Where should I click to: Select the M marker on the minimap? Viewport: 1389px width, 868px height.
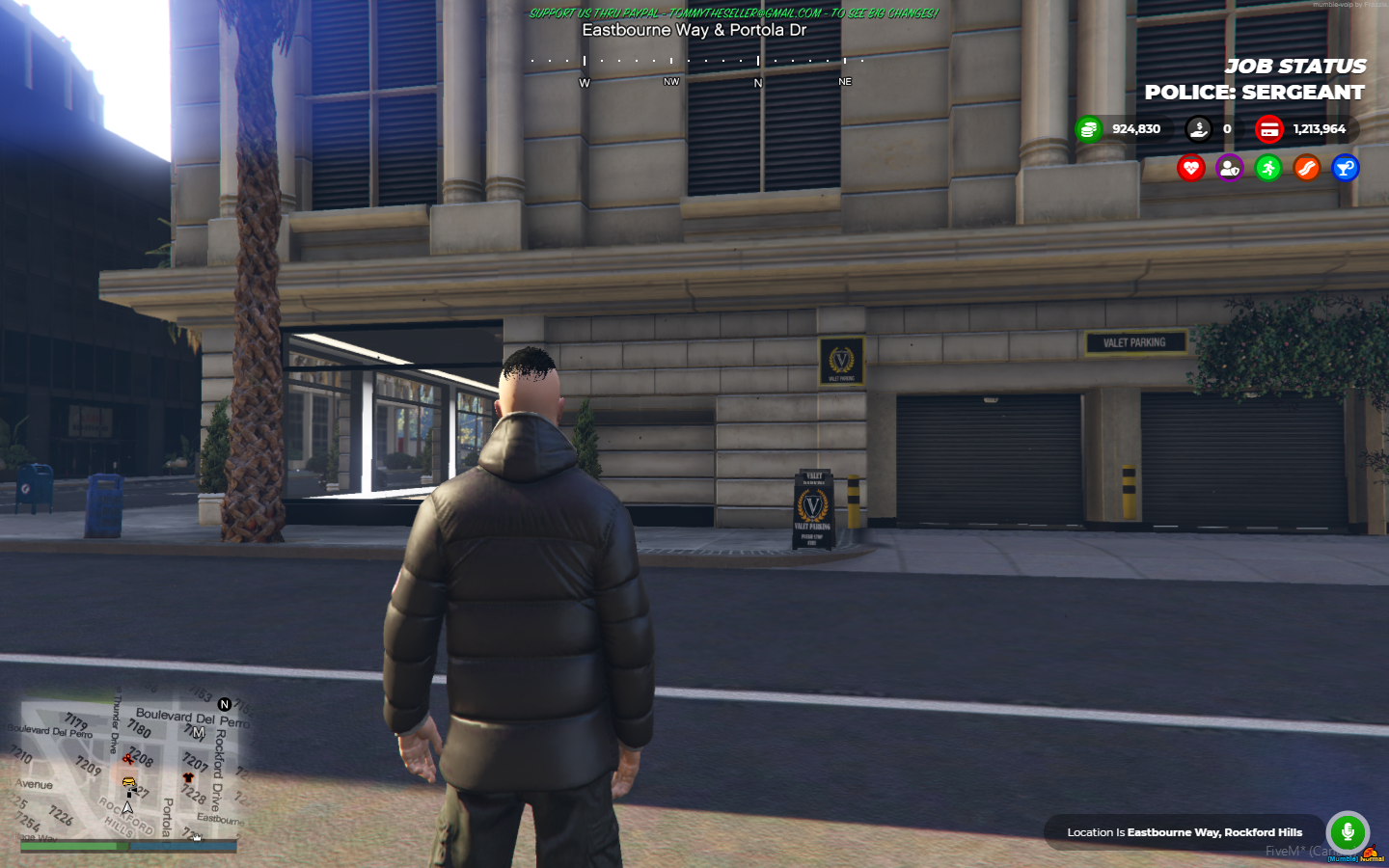tap(198, 733)
